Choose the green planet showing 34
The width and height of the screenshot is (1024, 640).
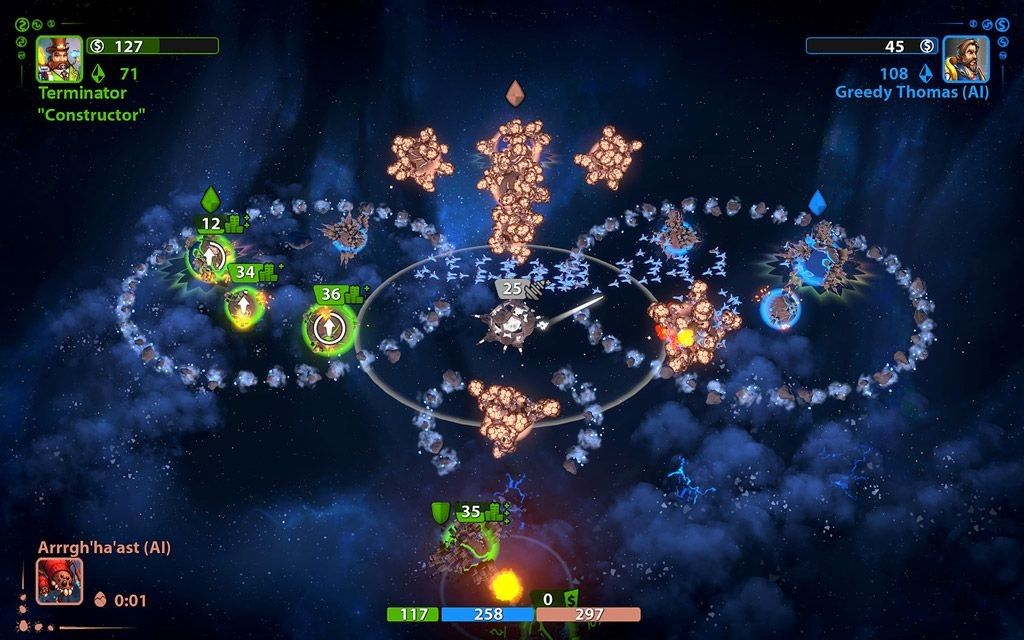[243, 305]
